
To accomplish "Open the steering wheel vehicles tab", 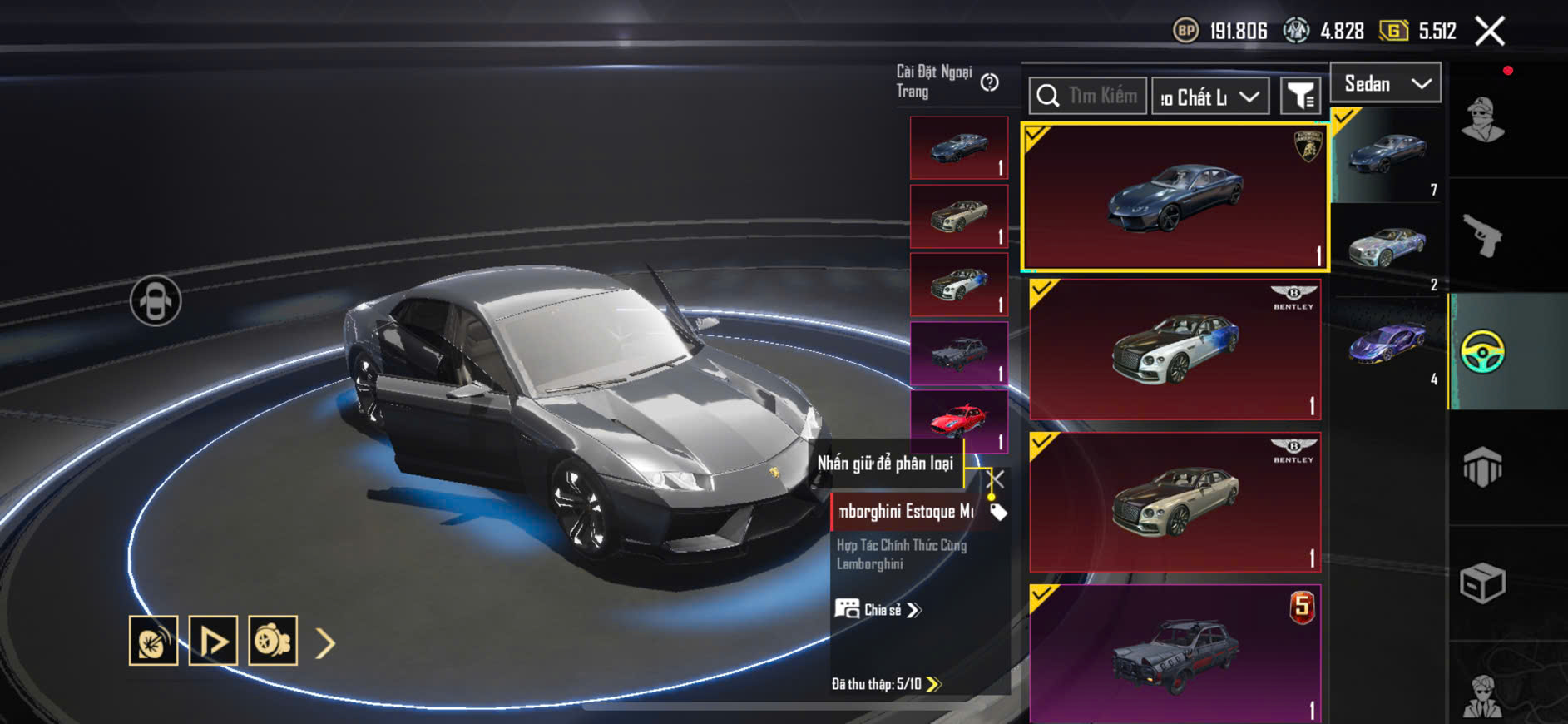I will click(1483, 351).
